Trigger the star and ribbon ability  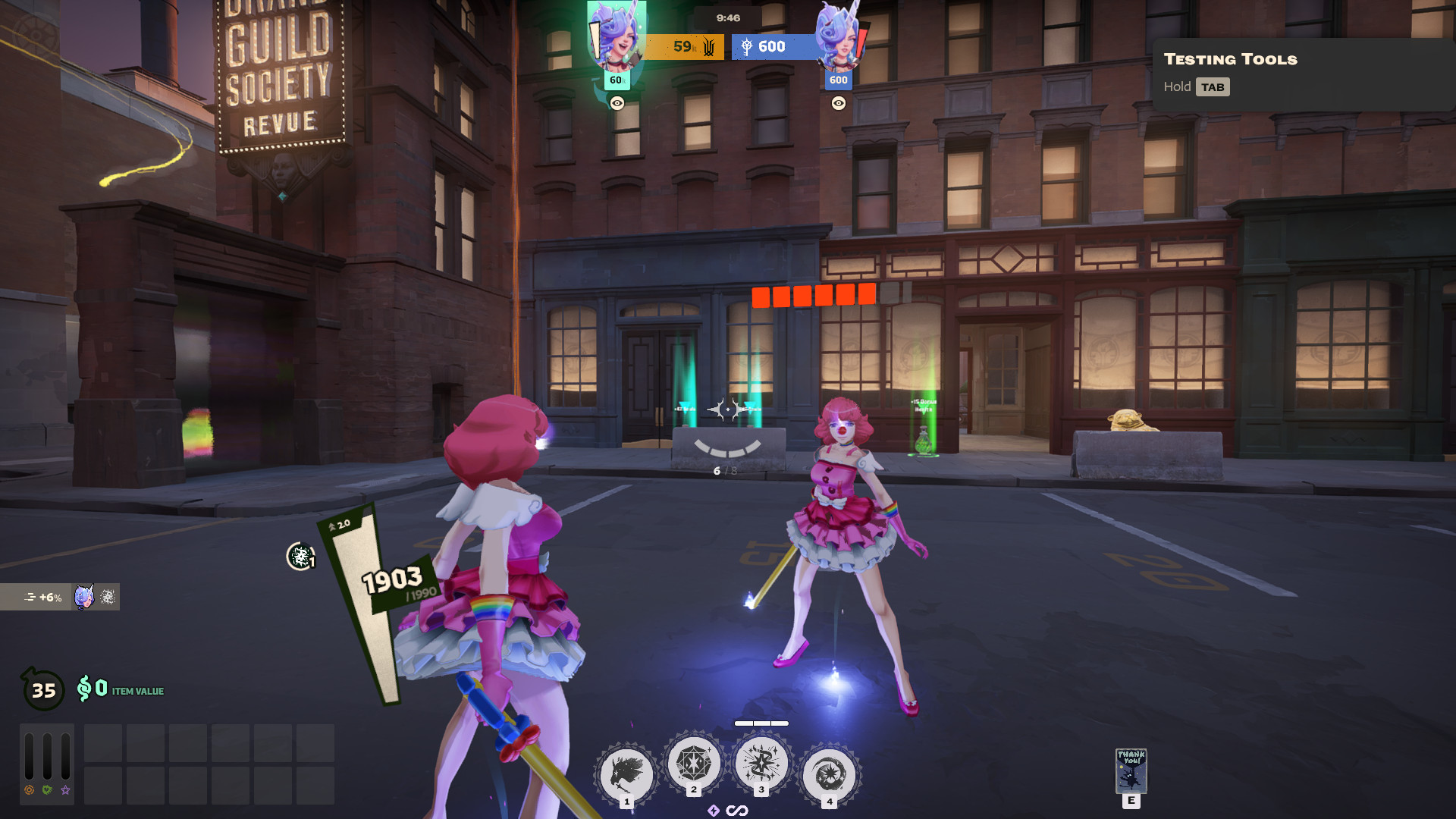click(761, 764)
